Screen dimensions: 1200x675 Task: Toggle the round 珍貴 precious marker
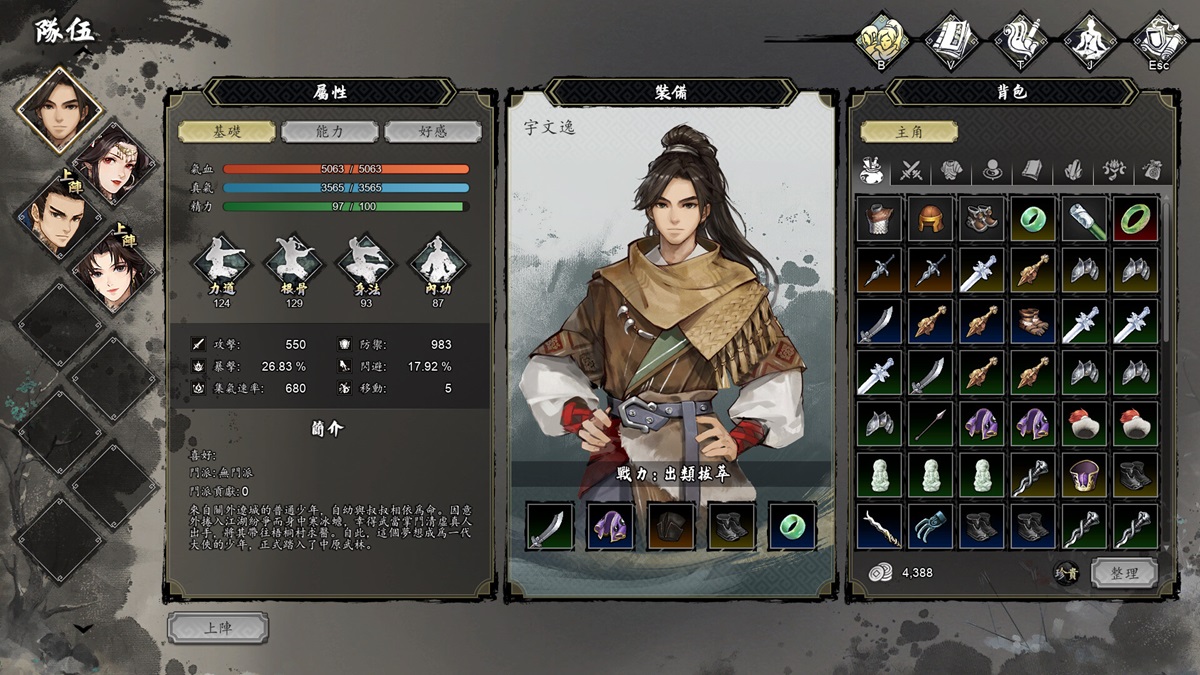pos(1067,573)
